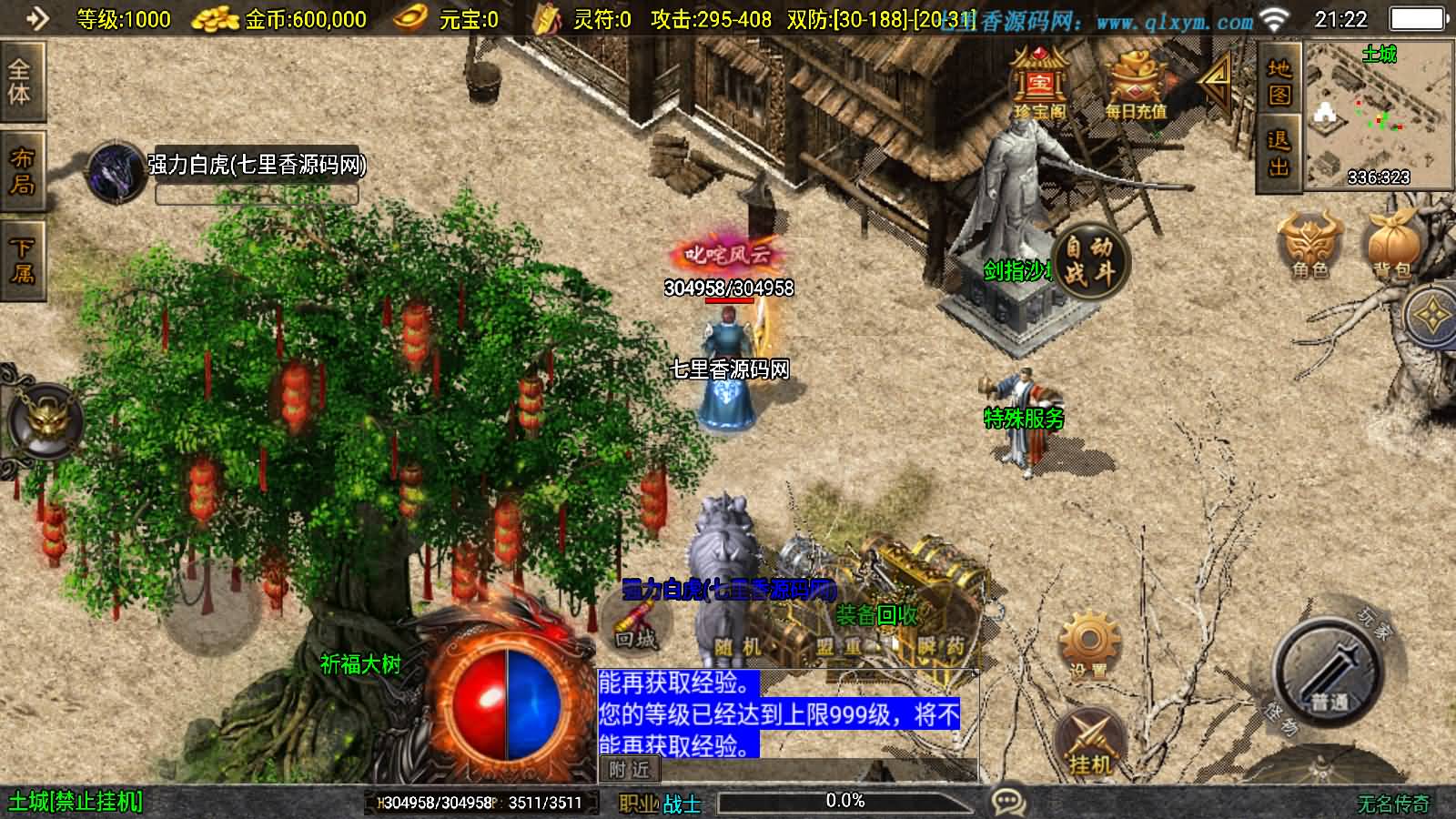This screenshot has width=1456, height=819.
Task: Open the 设置 settings gear
Action: (x=1088, y=644)
